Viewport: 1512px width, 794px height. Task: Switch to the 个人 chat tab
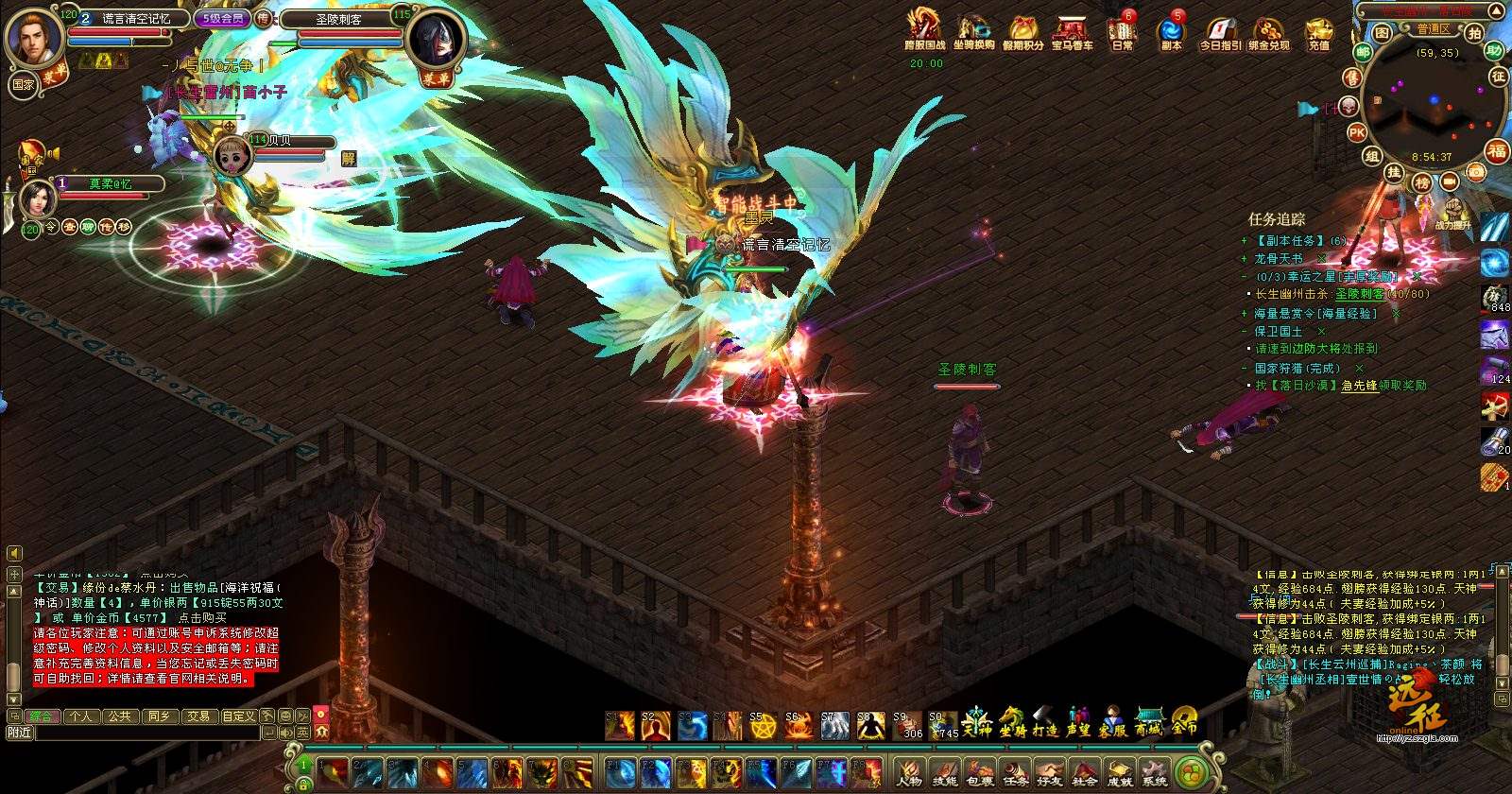[x=81, y=716]
